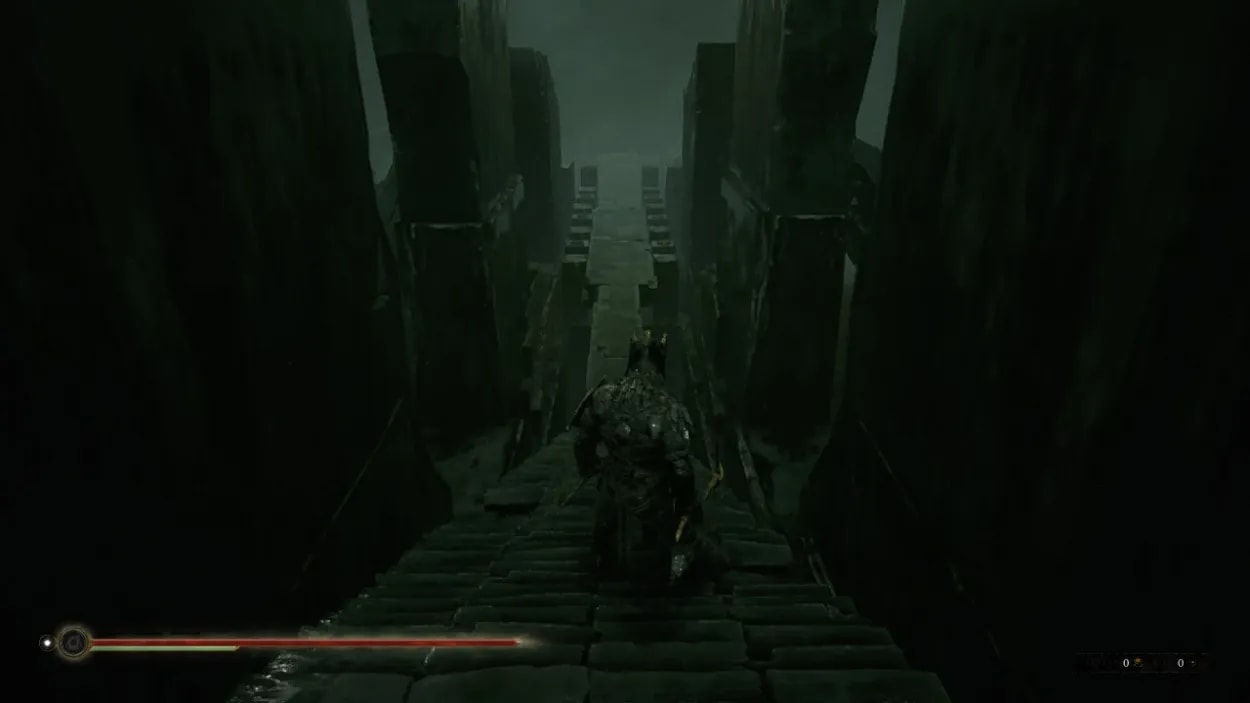Select the small glowing white orb icon
The width and height of the screenshot is (1250, 703).
(x=46, y=642)
